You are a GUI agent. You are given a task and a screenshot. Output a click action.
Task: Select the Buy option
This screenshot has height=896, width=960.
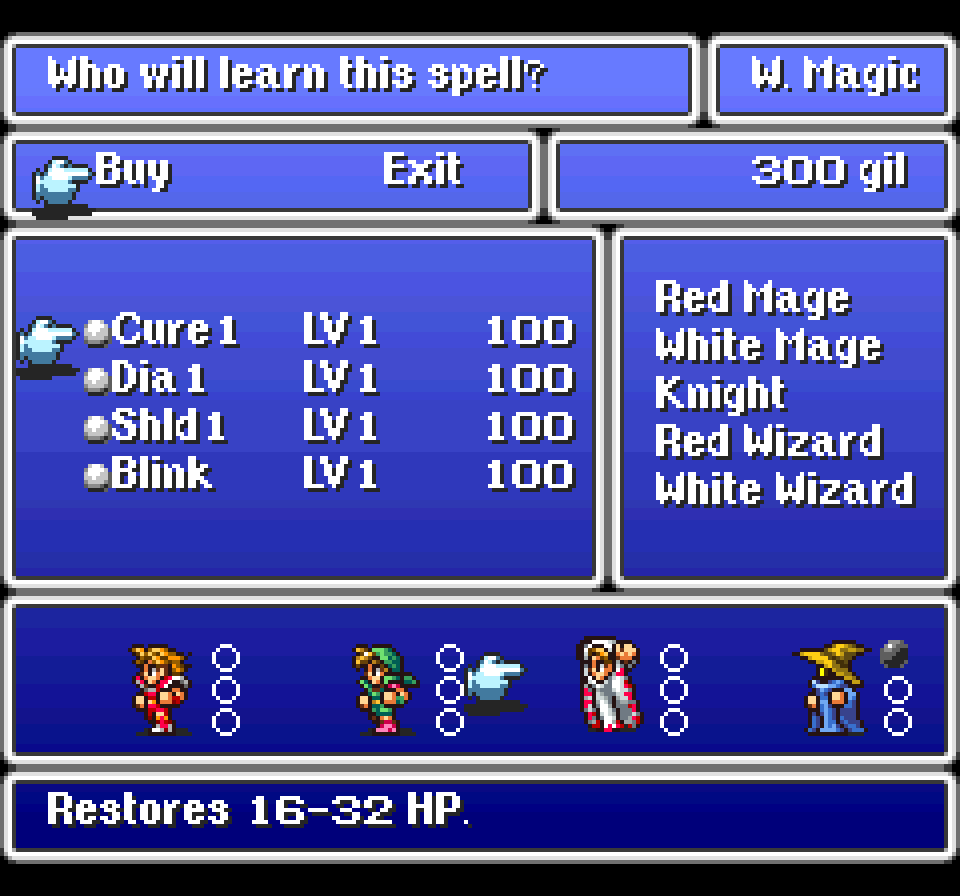coord(132,171)
